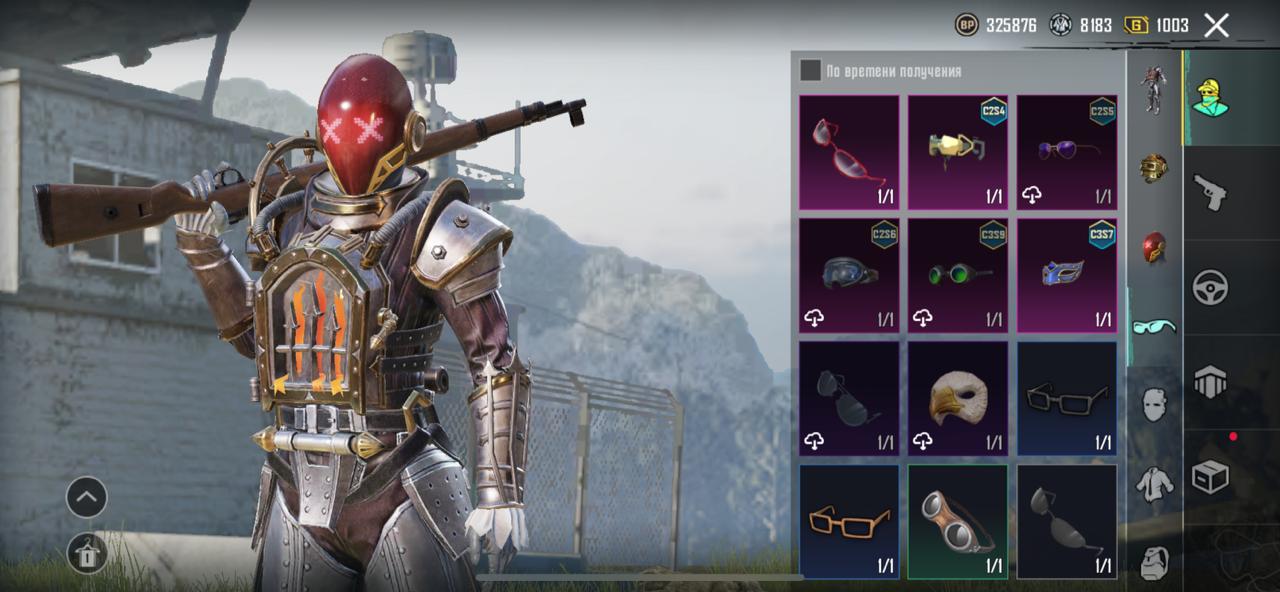Toggle the "По времени получения" sort checkbox
This screenshot has height=592, width=1280.
point(811,71)
